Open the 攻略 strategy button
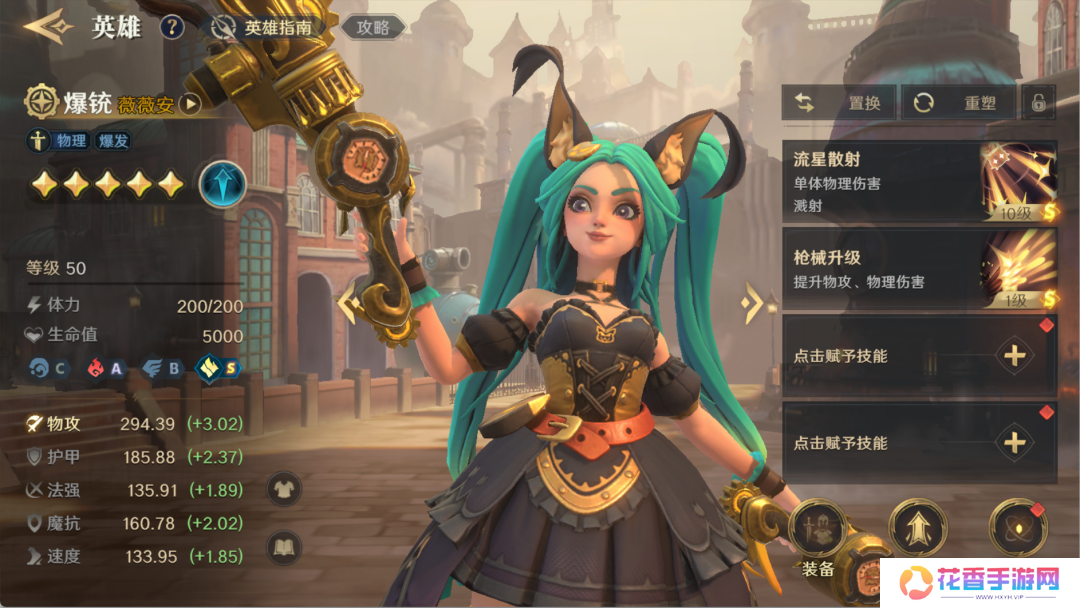The height and width of the screenshot is (608, 1080). (373, 27)
